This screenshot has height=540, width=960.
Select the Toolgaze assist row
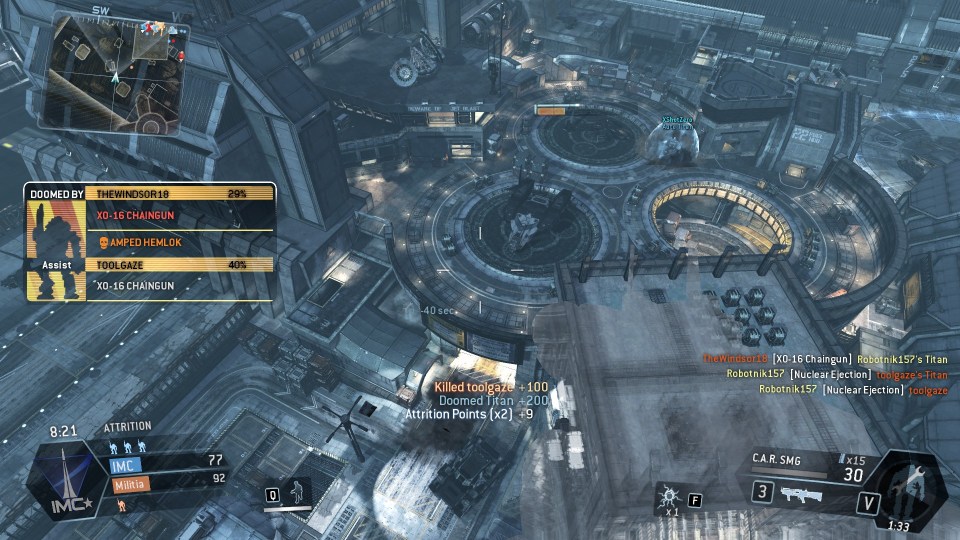[180, 265]
